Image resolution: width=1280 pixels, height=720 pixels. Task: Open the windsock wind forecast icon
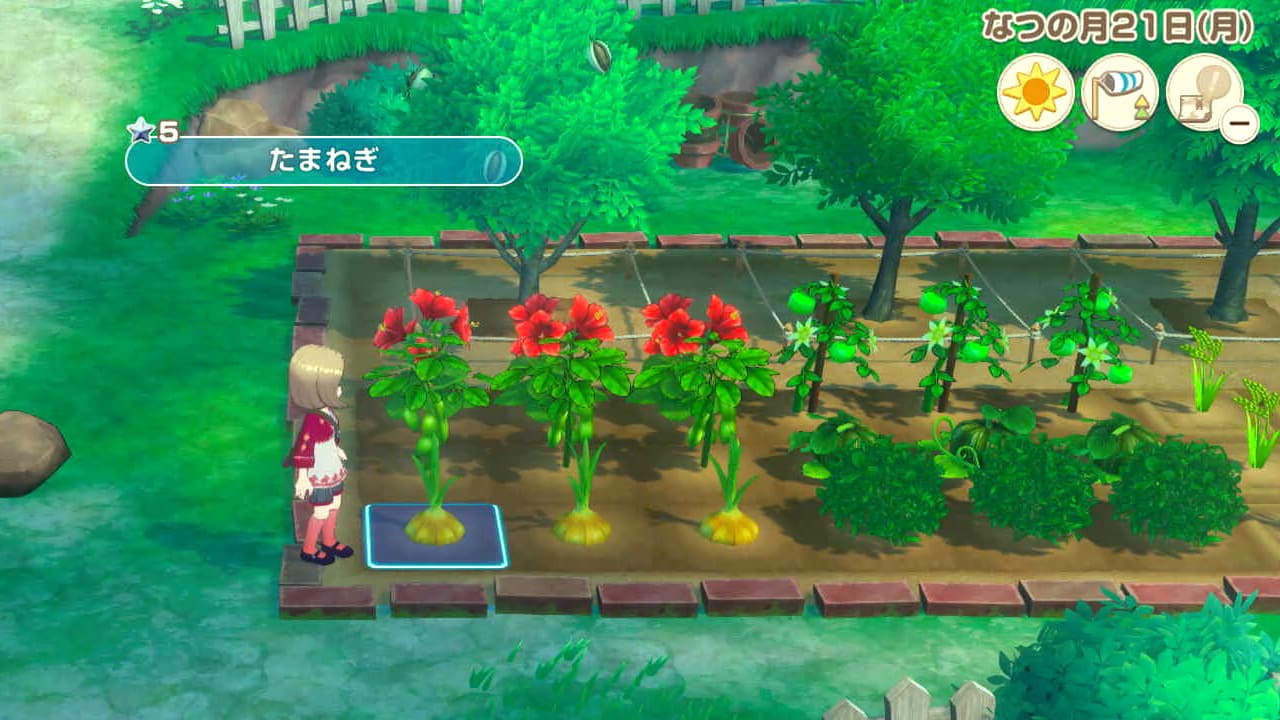click(1119, 93)
